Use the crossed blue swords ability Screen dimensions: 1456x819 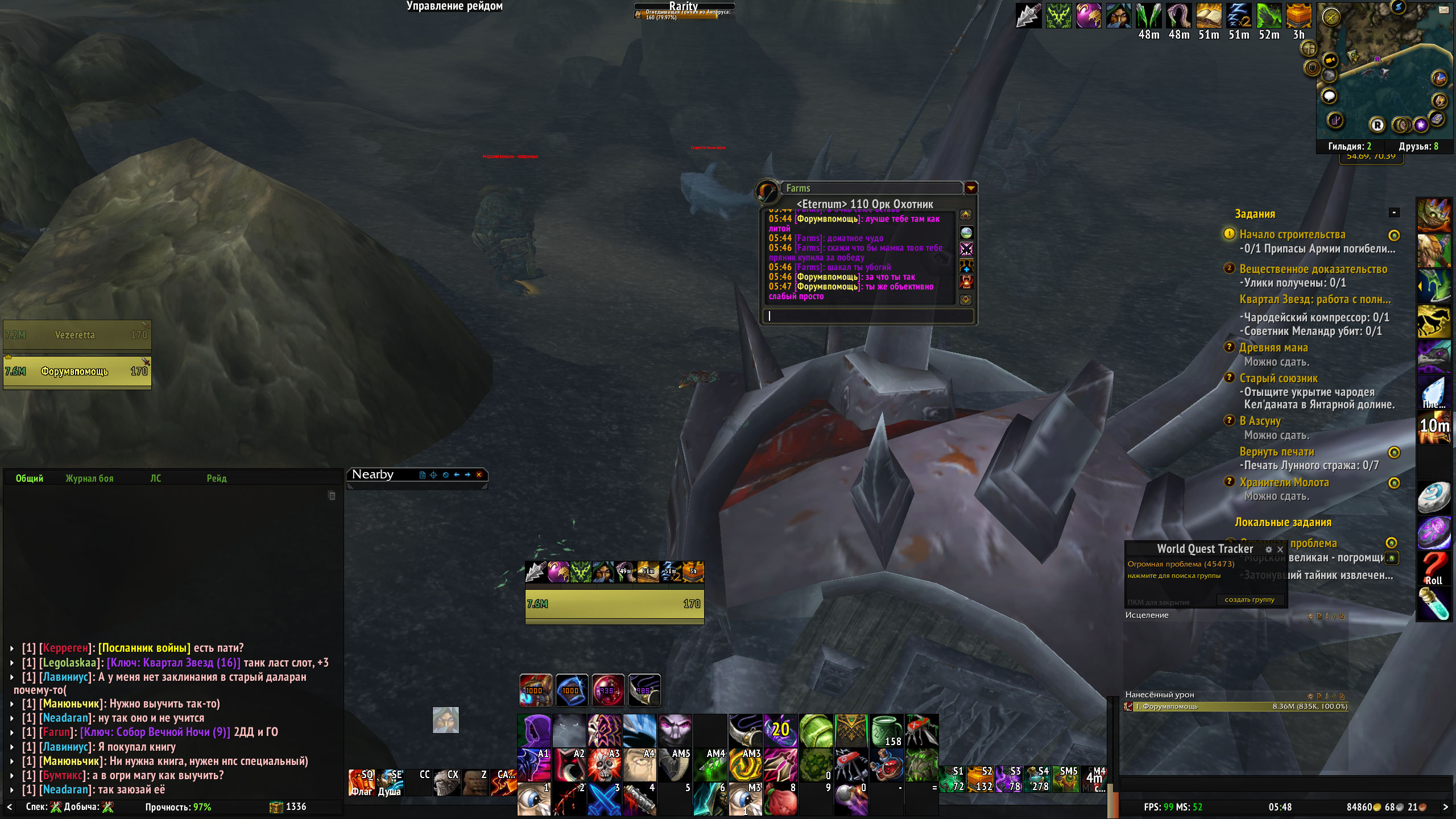(603, 799)
